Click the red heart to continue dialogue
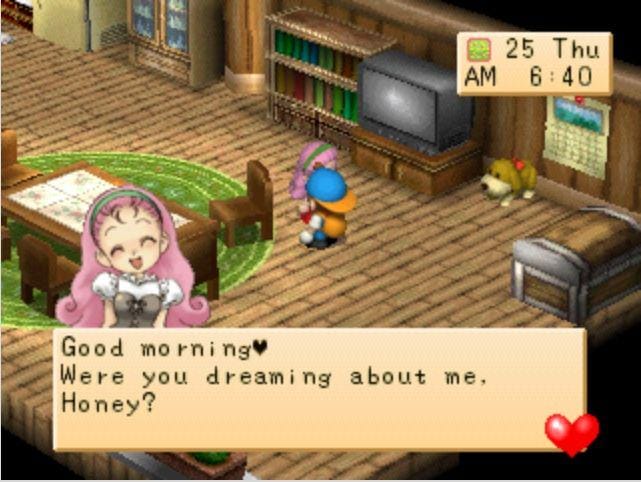Viewport: 641px width, 482px height. coord(571,433)
